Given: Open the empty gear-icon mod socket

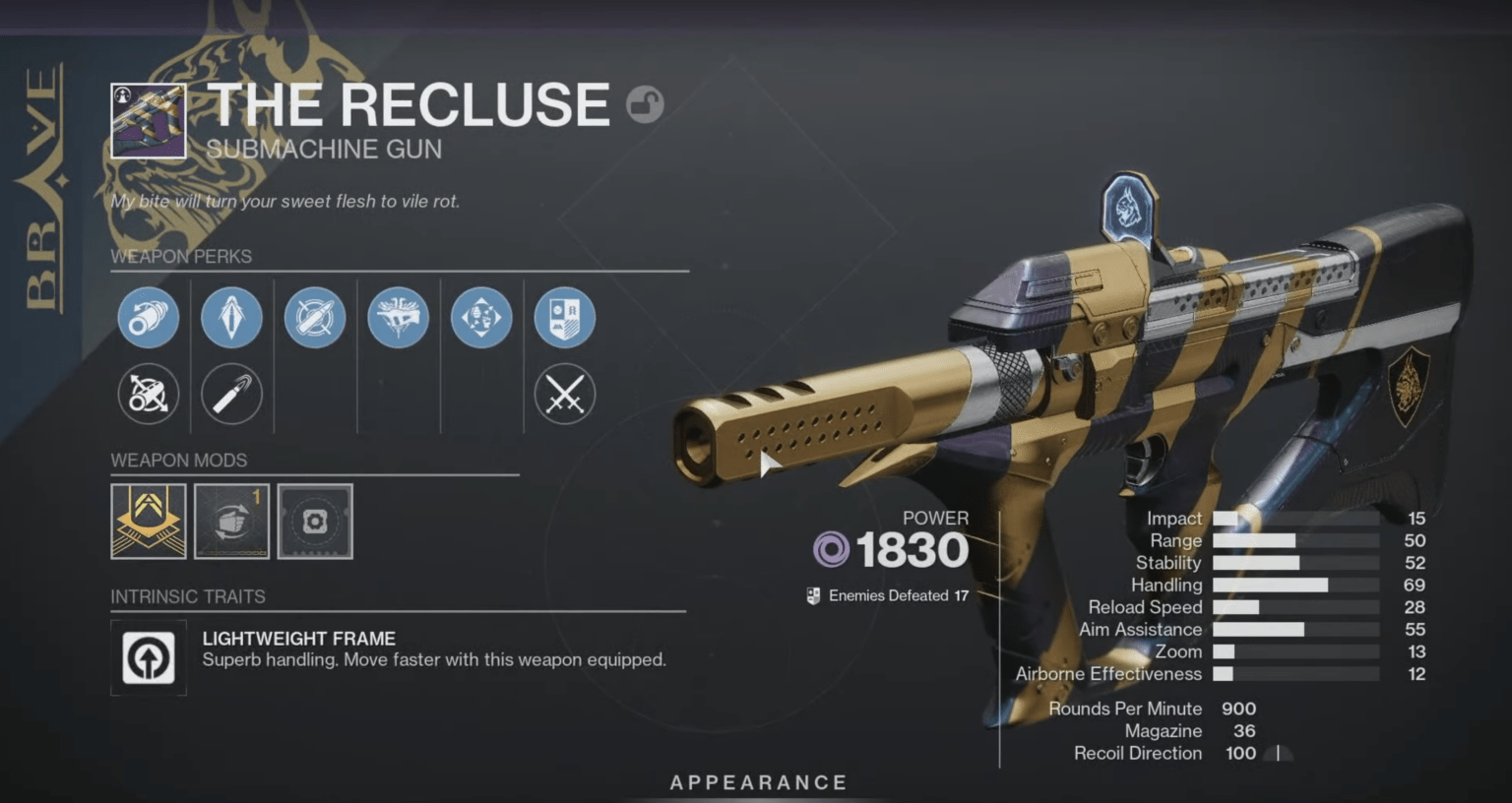Looking at the screenshot, I should pos(315,522).
